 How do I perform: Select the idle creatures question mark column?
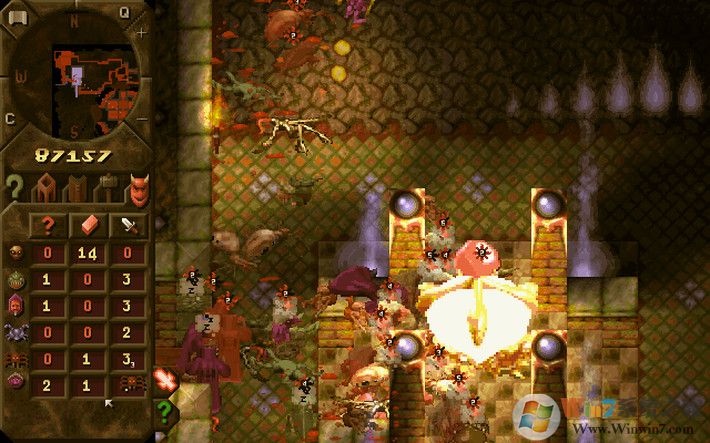47,225
